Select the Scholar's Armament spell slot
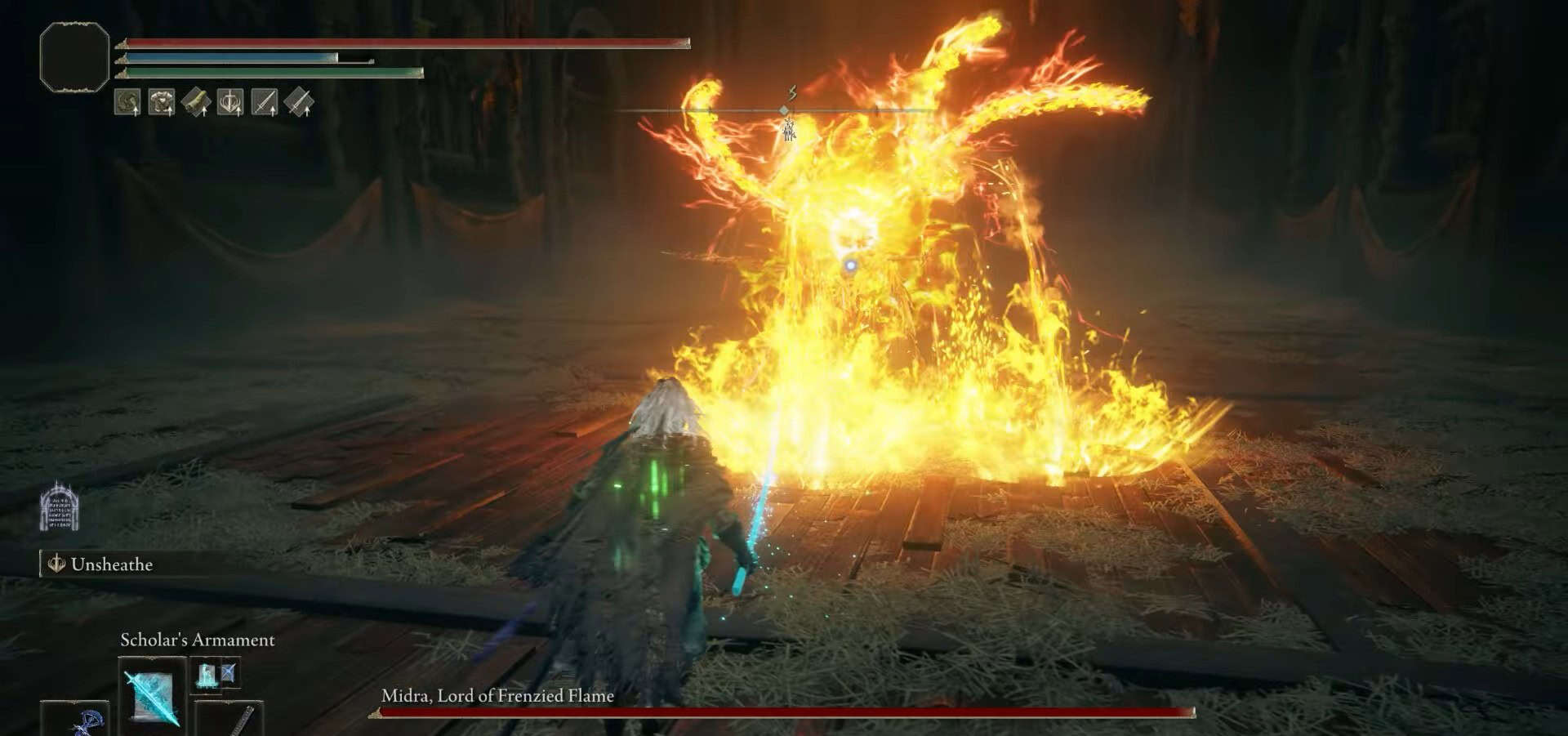Screen dimensions: 1568x736 [x=153, y=694]
